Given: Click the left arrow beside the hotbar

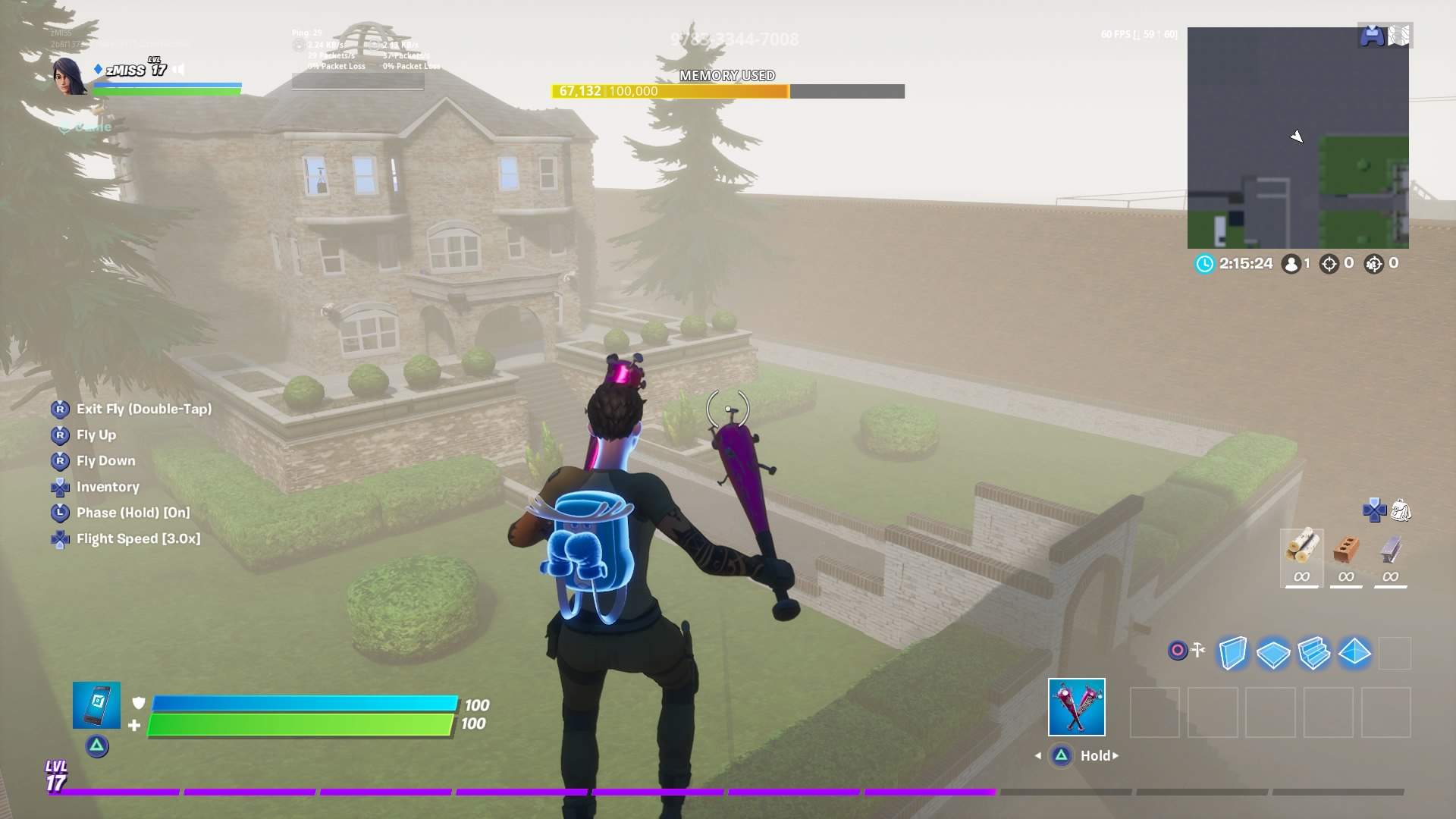Looking at the screenshot, I should [x=1037, y=755].
